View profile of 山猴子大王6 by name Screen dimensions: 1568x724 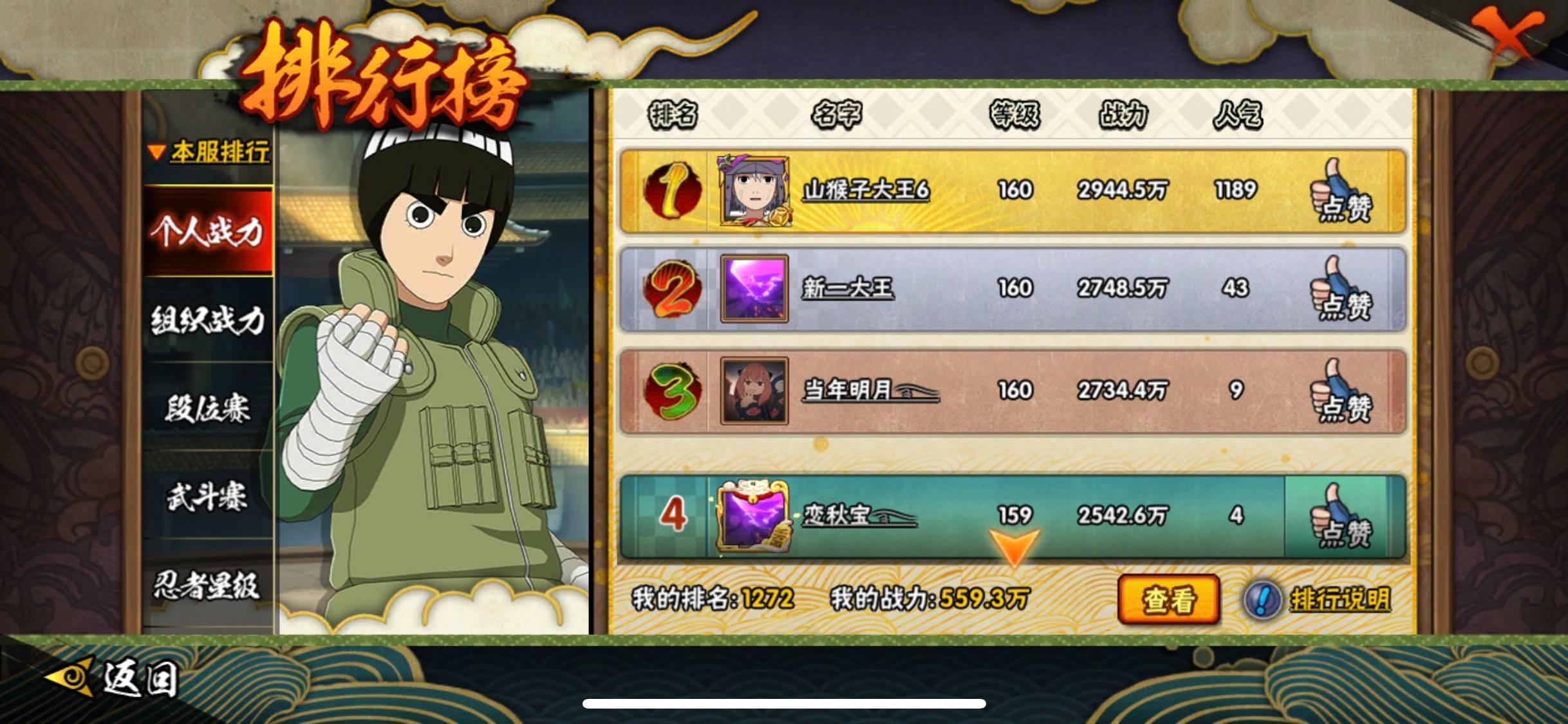click(866, 190)
